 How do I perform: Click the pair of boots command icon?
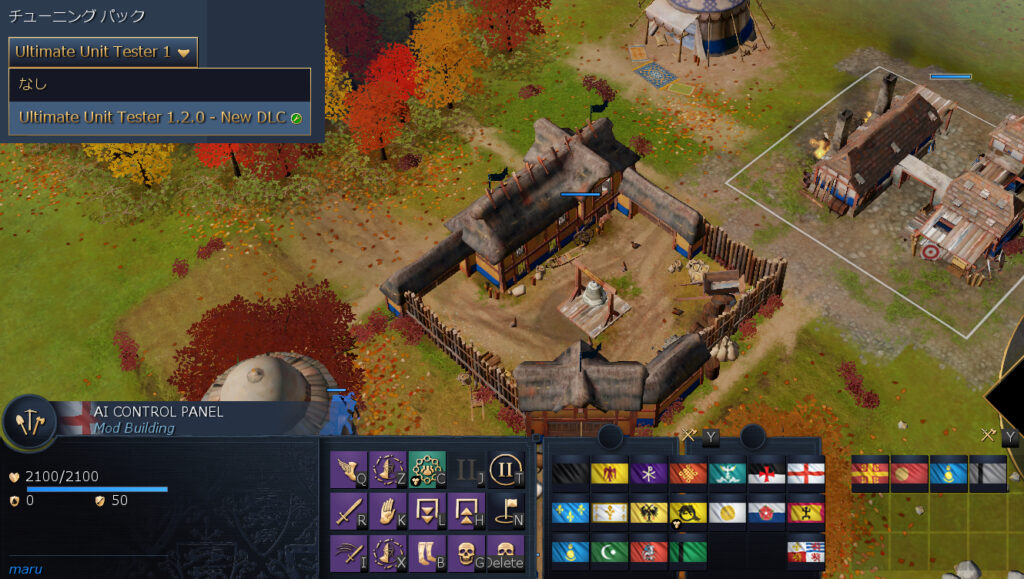click(426, 552)
